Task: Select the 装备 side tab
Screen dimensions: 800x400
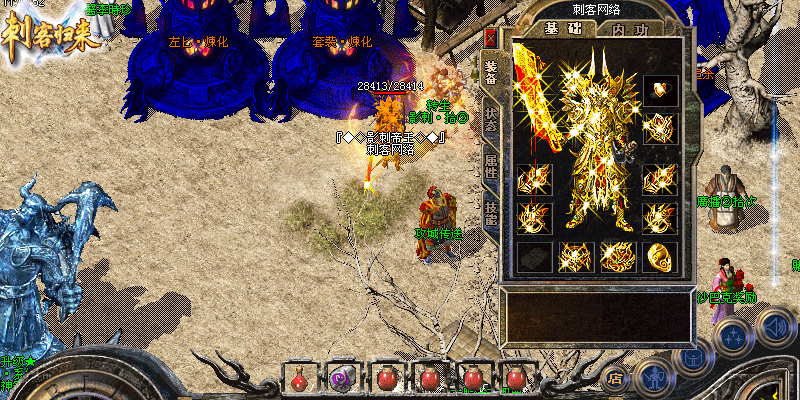Action: click(x=491, y=73)
